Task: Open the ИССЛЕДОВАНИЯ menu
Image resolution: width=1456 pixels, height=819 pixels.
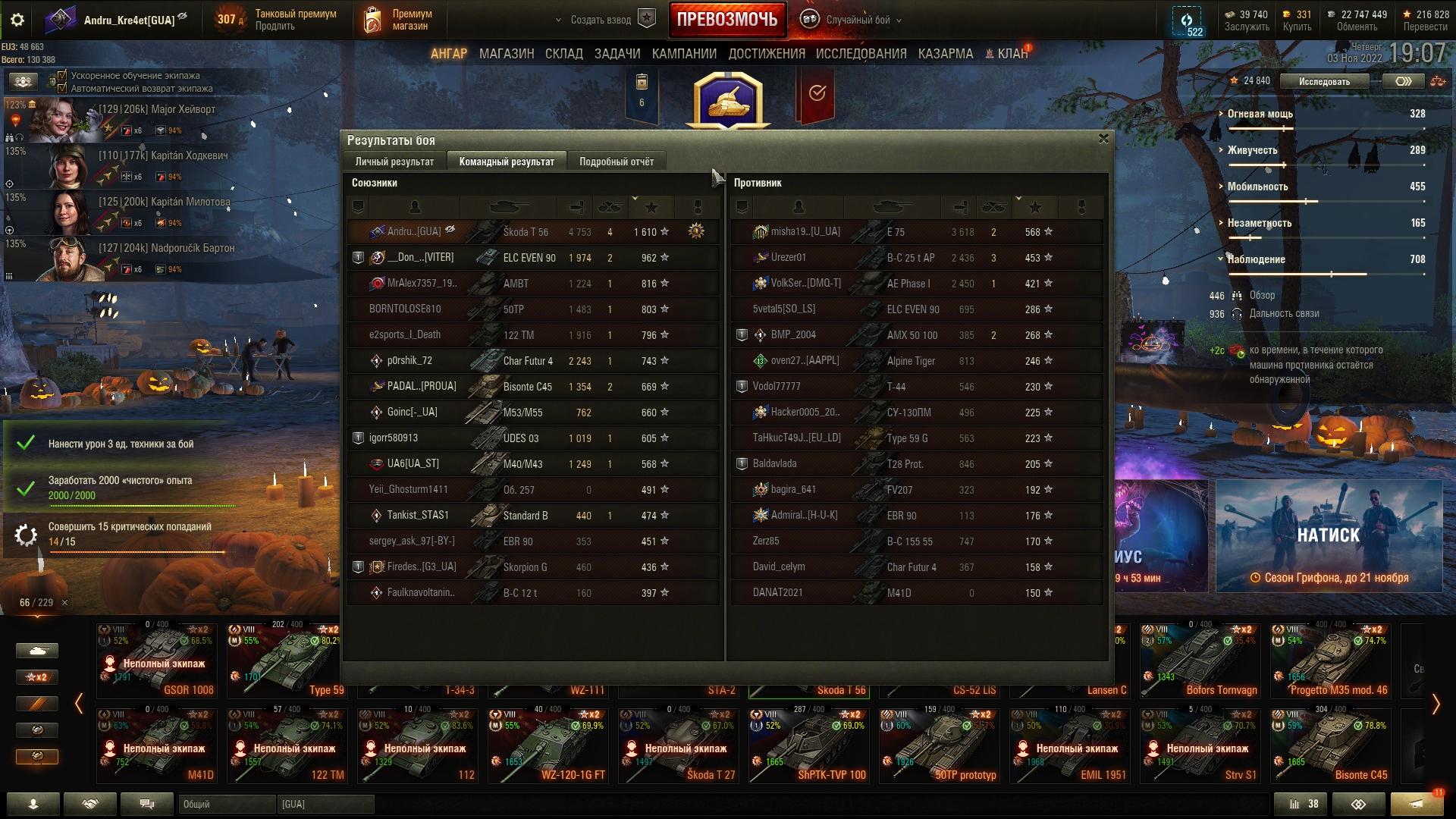Action: point(861,54)
